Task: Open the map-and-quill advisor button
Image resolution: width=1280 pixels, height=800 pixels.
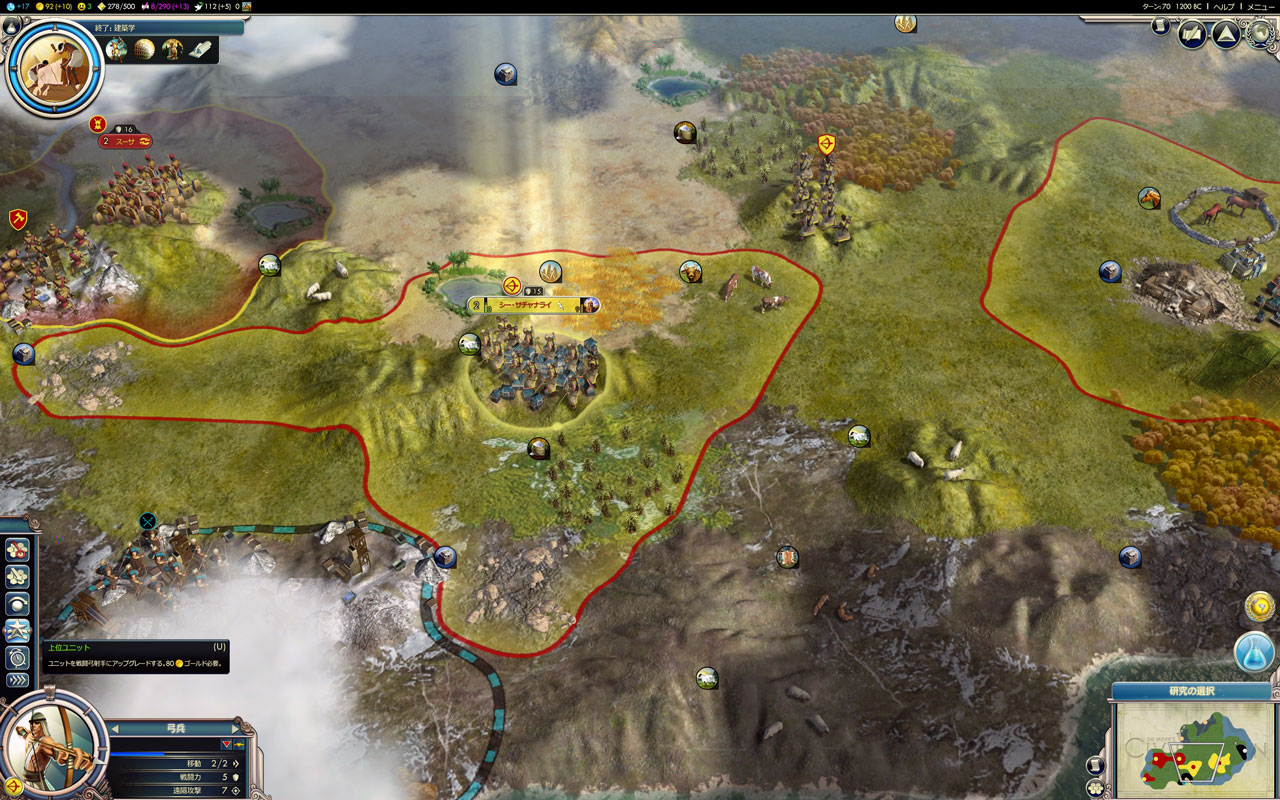Action: click(x=1192, y=35)
